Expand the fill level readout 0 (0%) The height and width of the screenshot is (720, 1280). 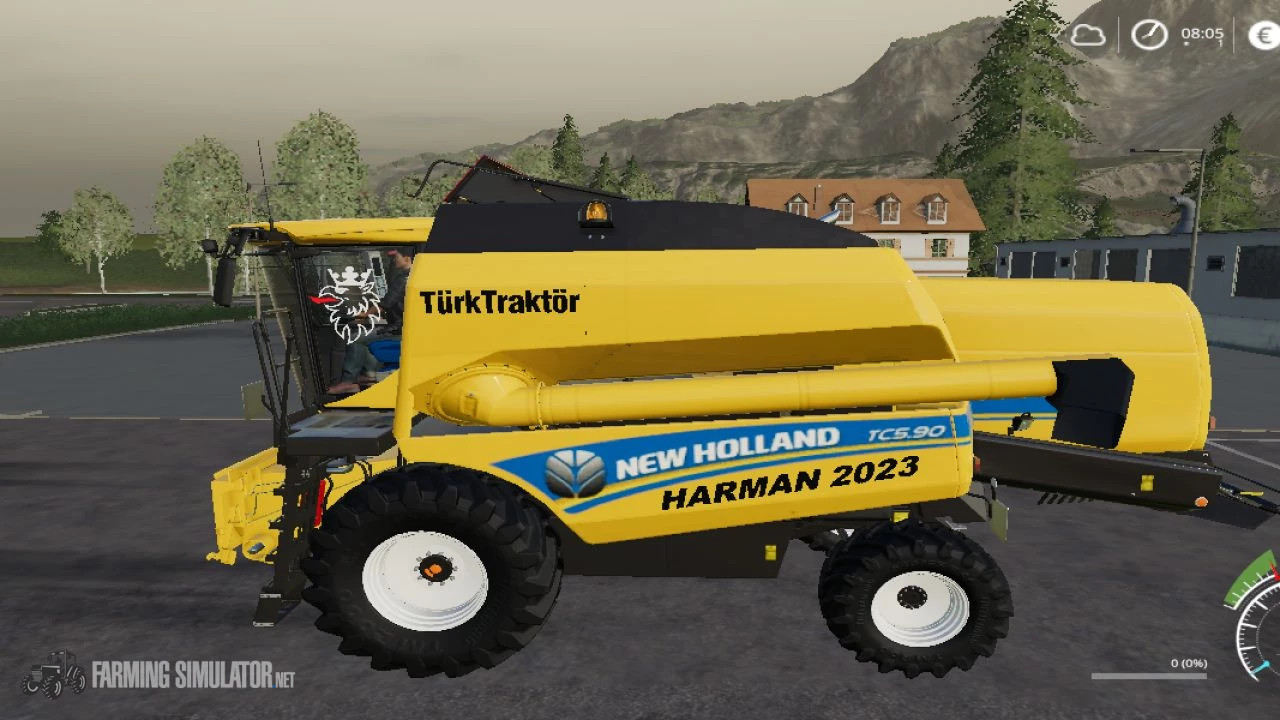[1188, 663]
